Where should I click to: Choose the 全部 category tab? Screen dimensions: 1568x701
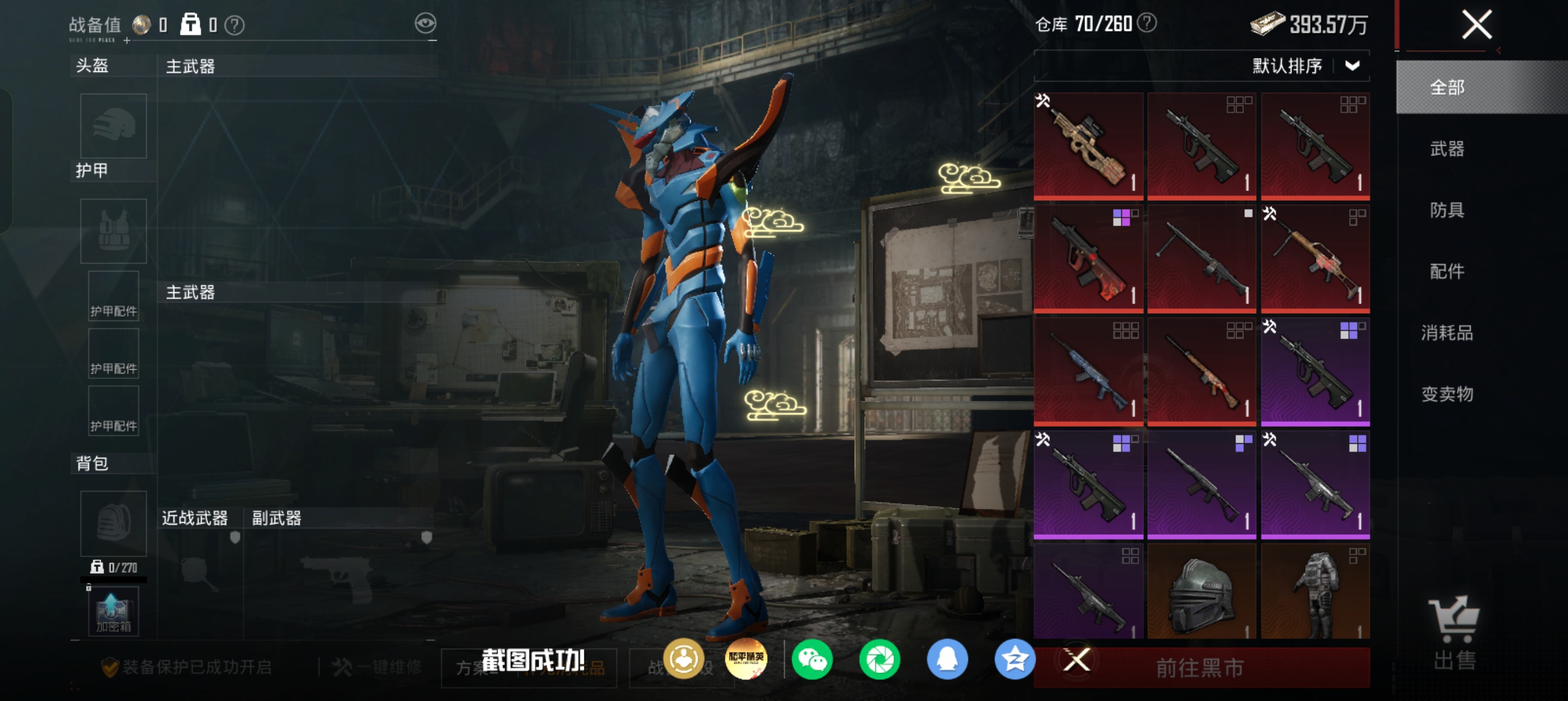coord(1447,88)
